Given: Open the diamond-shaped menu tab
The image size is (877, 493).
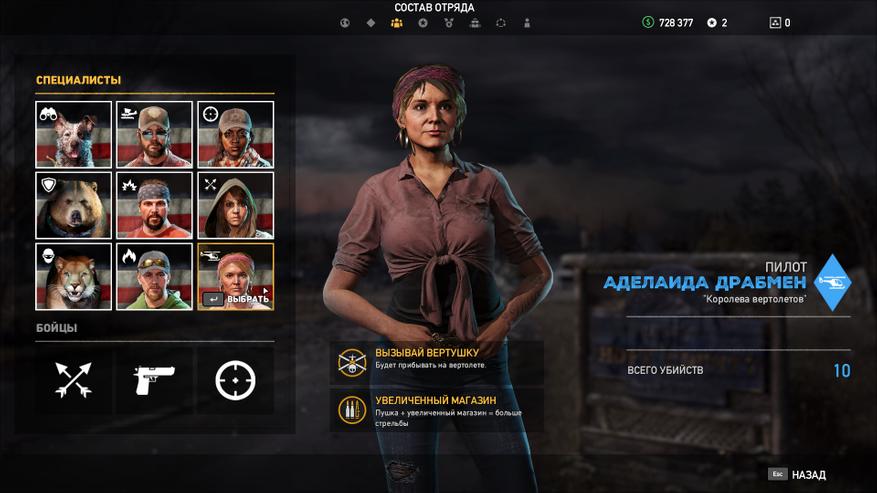Looking at the screenshot, I should click(x=371, y=23).
